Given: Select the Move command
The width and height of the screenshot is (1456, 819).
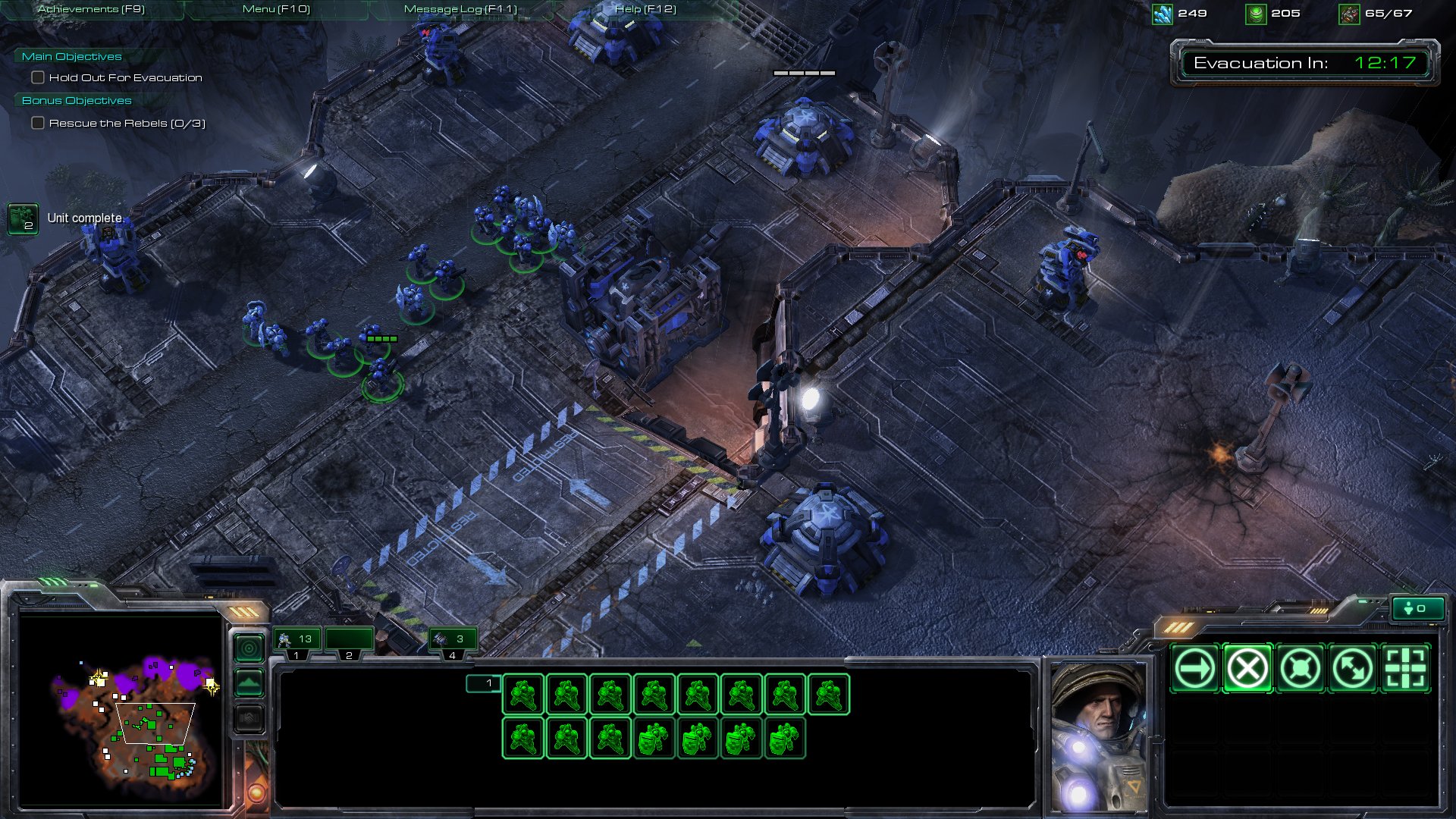Looking at the screenshot, I should [1194, 669].
